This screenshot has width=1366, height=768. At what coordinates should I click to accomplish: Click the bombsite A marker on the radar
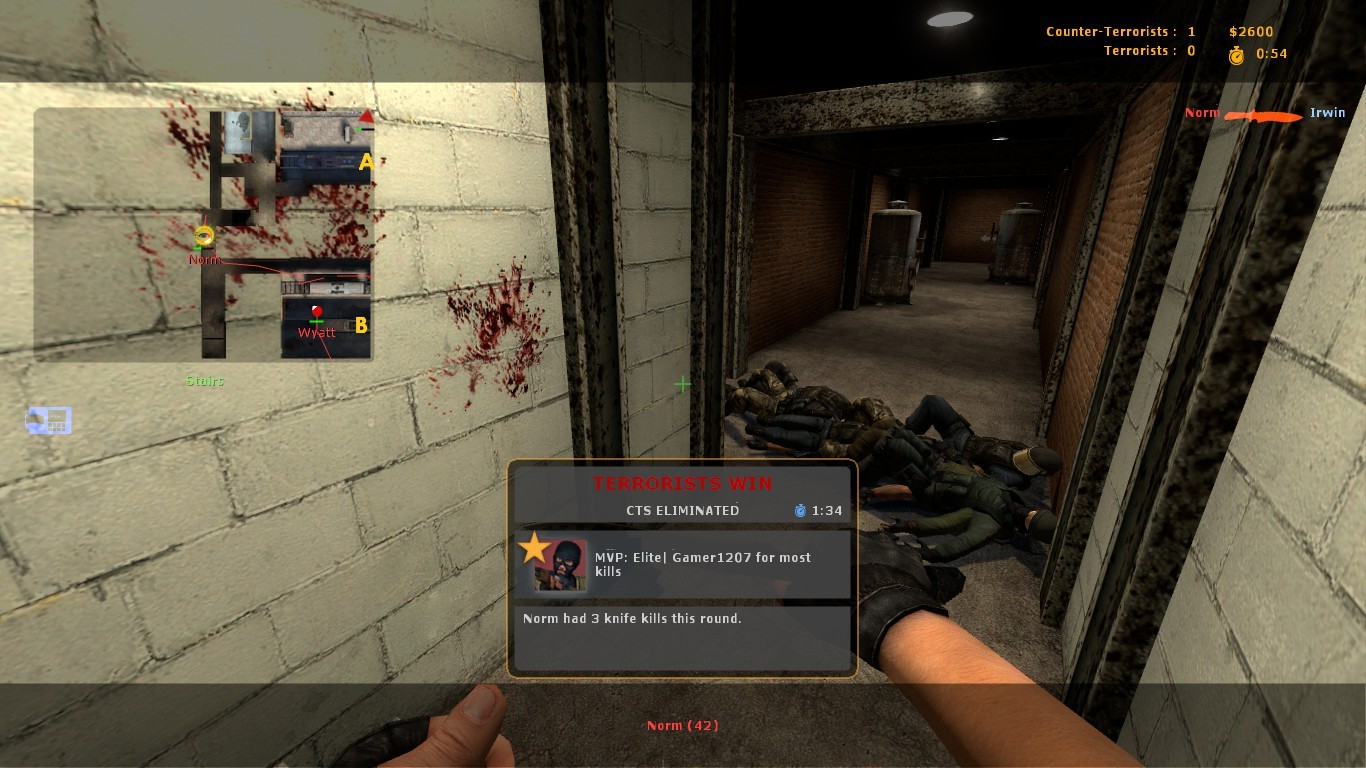tap(365, 162)
